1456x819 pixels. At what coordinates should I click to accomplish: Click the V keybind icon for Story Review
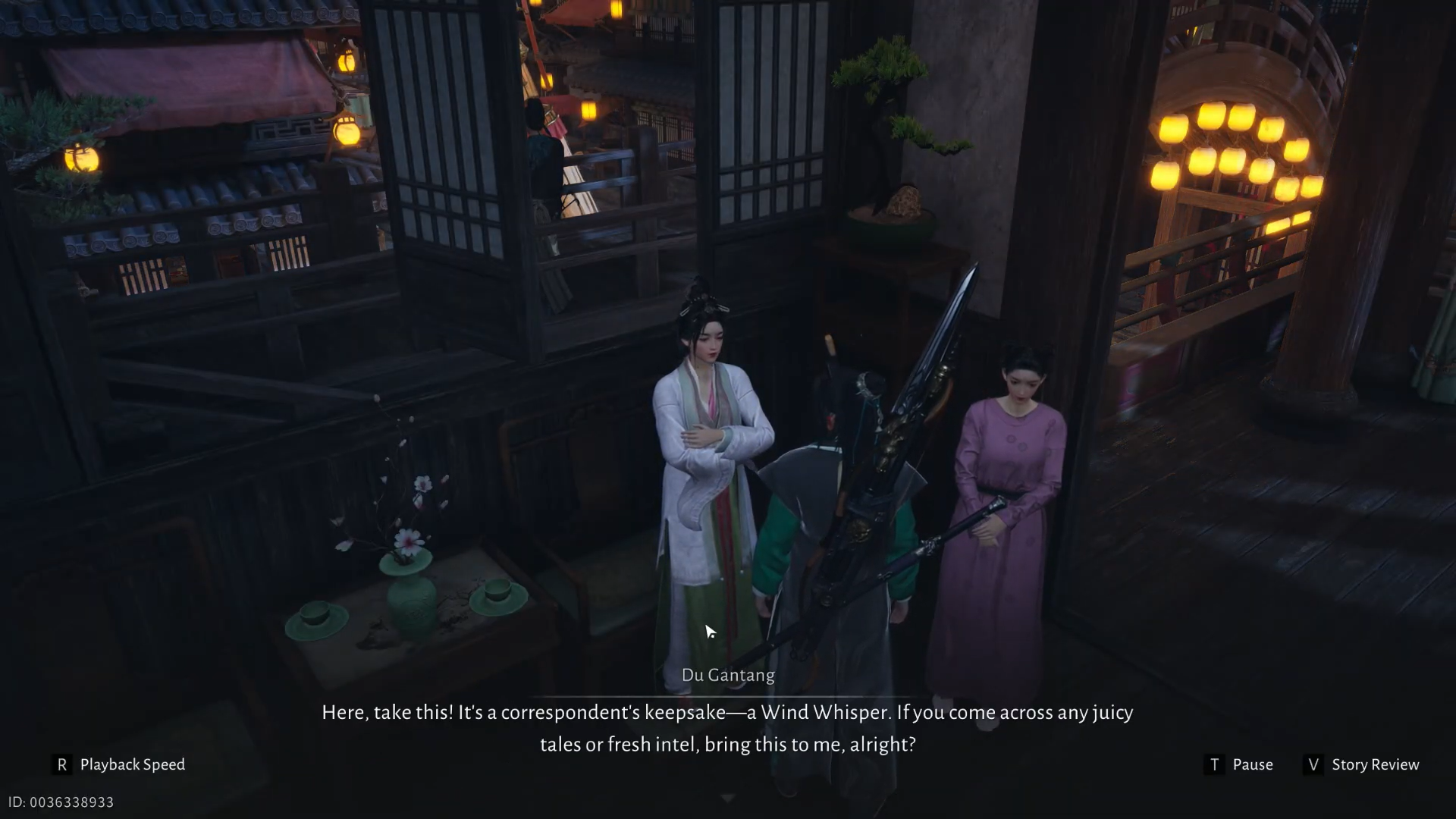tap(1313, 764)
